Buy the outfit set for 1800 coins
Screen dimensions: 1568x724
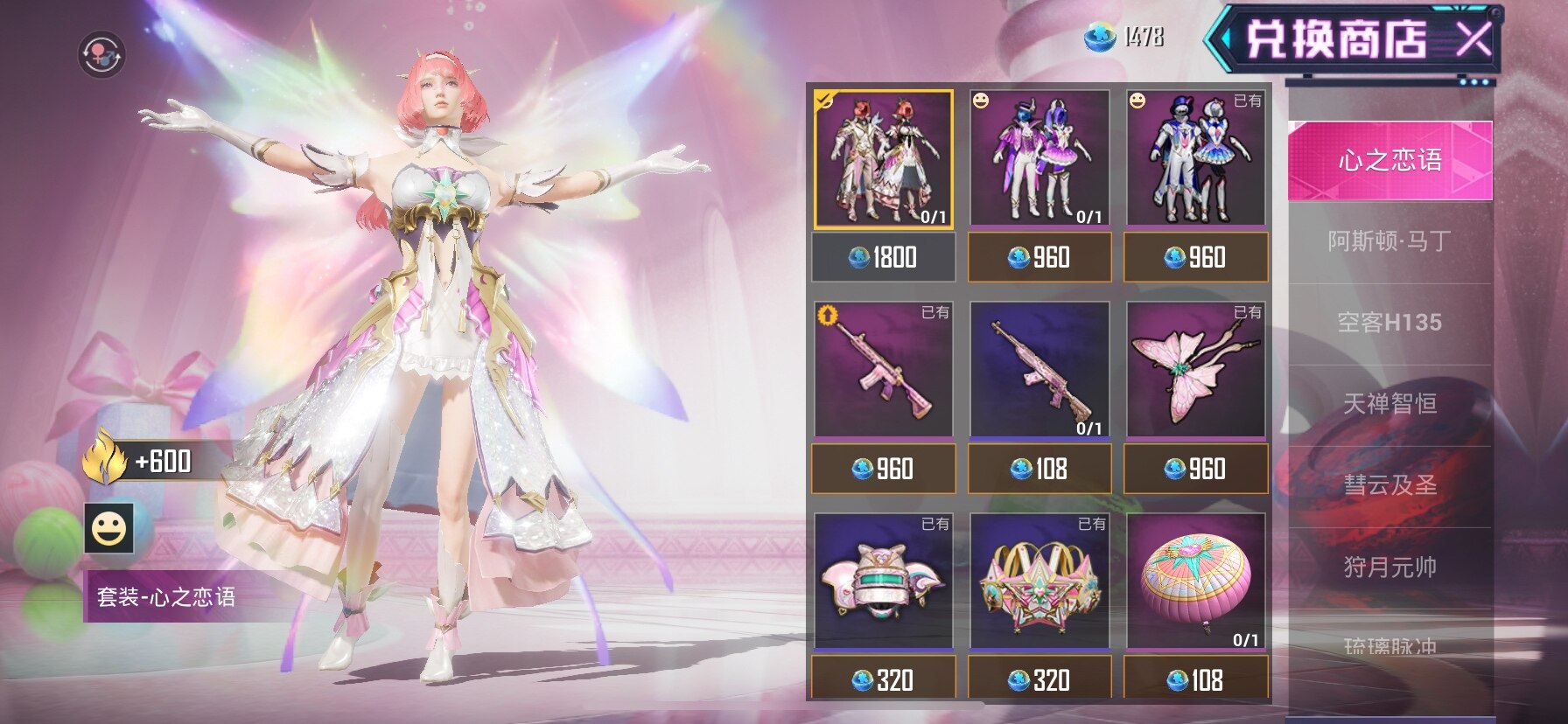click(883, 257)
